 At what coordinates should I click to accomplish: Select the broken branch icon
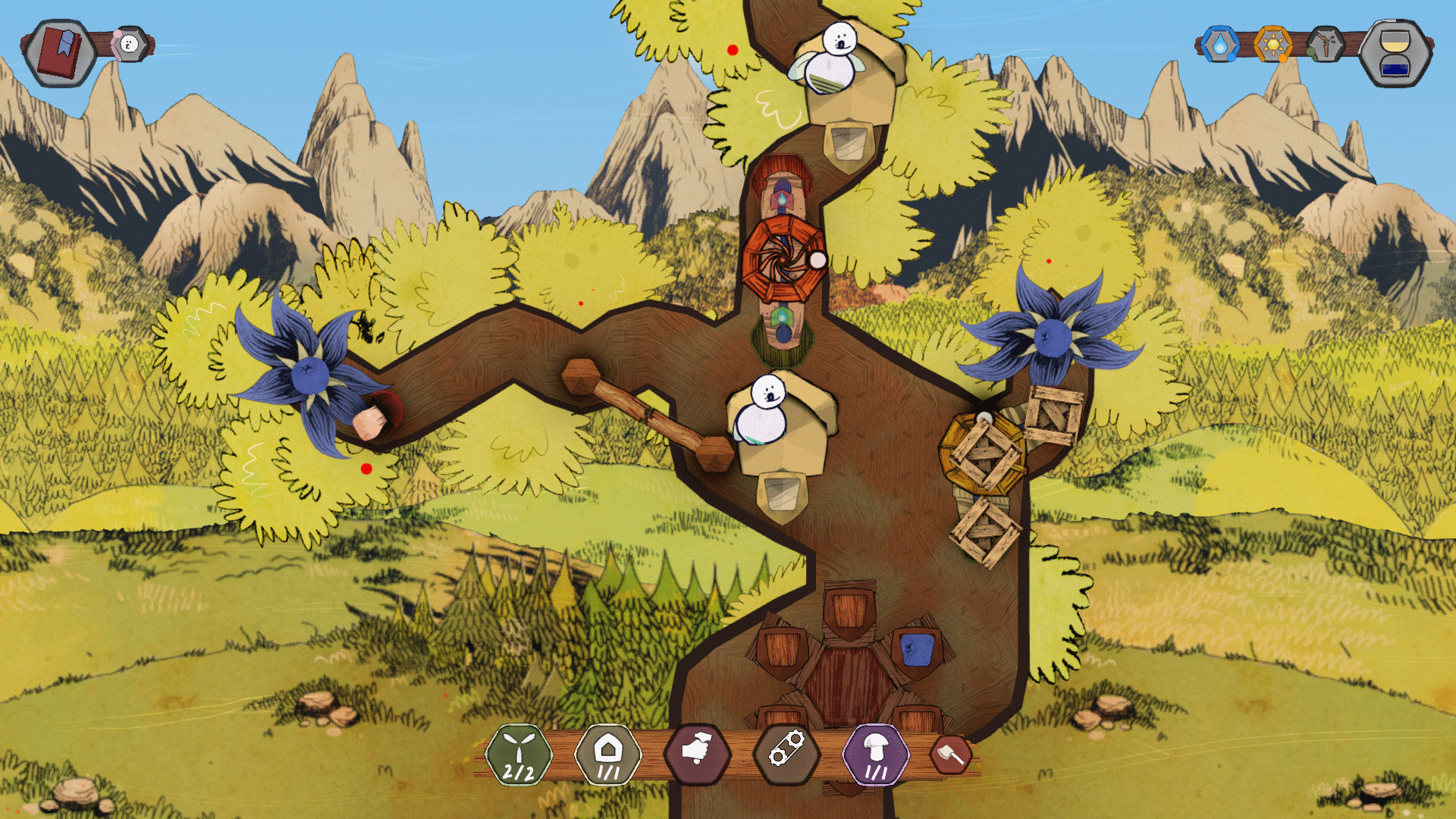click(x=1325, y=45)
